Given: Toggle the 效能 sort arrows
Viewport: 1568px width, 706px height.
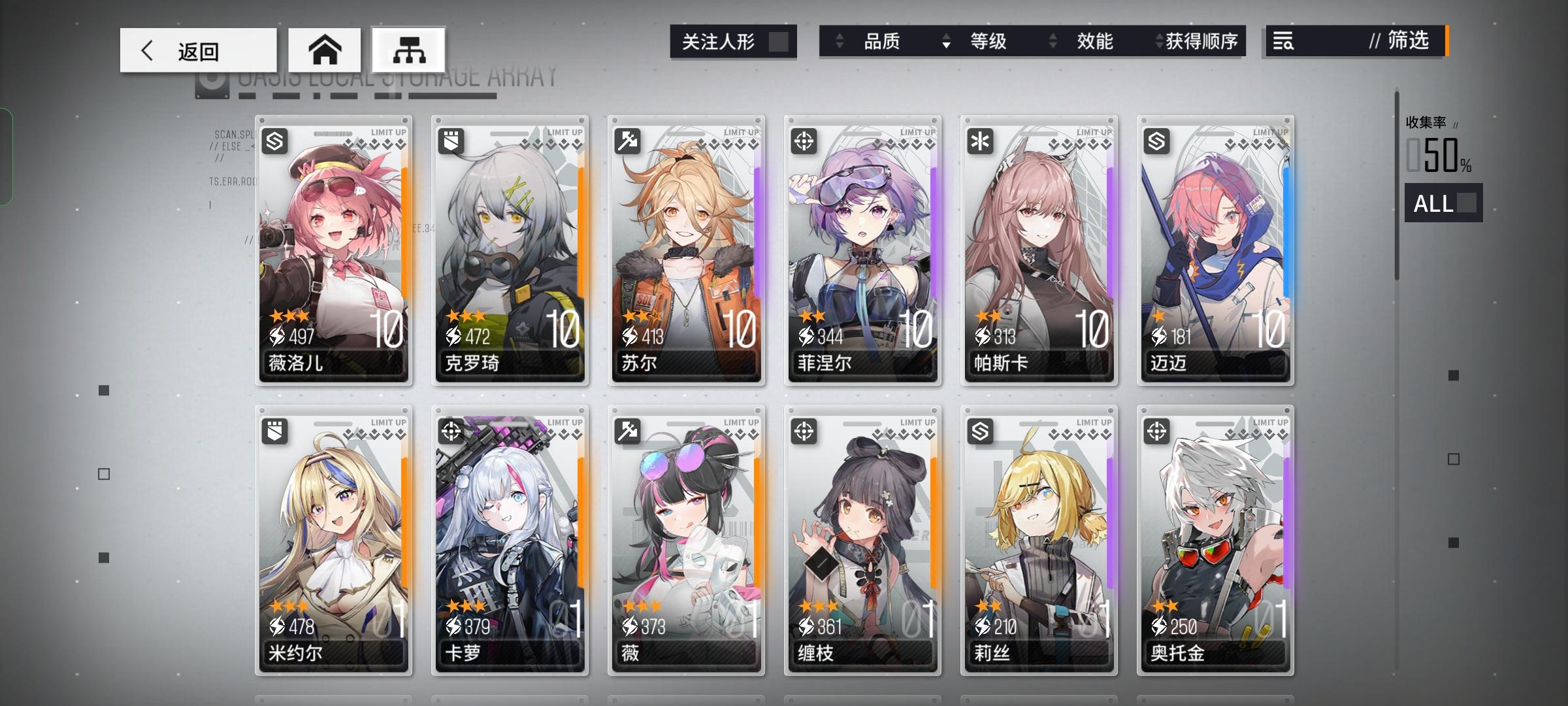Looking at the screenshot, I should coord(1053,41).
